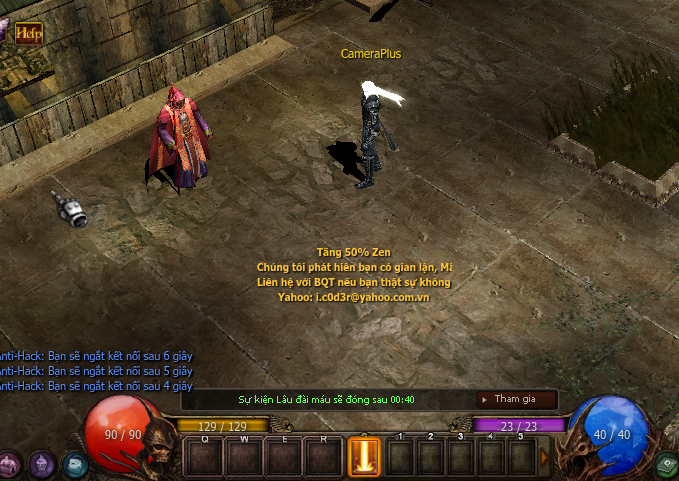This screenshot has width=679, height=481.
Task: Expand skill bar with orange arrow
Action: click(x=545, y=457)
